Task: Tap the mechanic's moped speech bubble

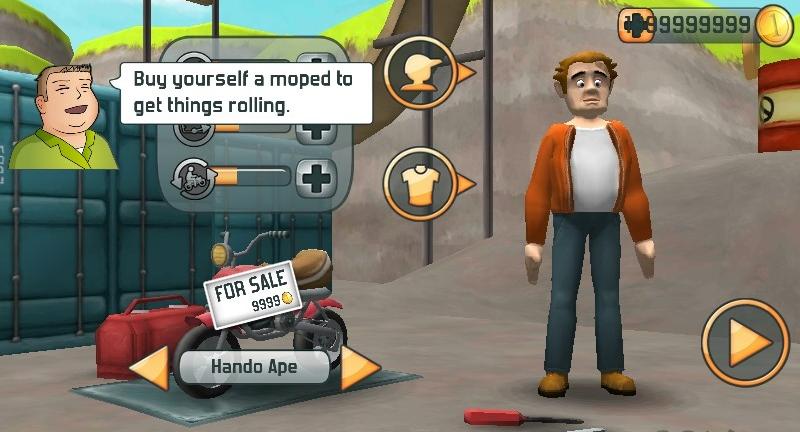Action: [x=245, y=92]
